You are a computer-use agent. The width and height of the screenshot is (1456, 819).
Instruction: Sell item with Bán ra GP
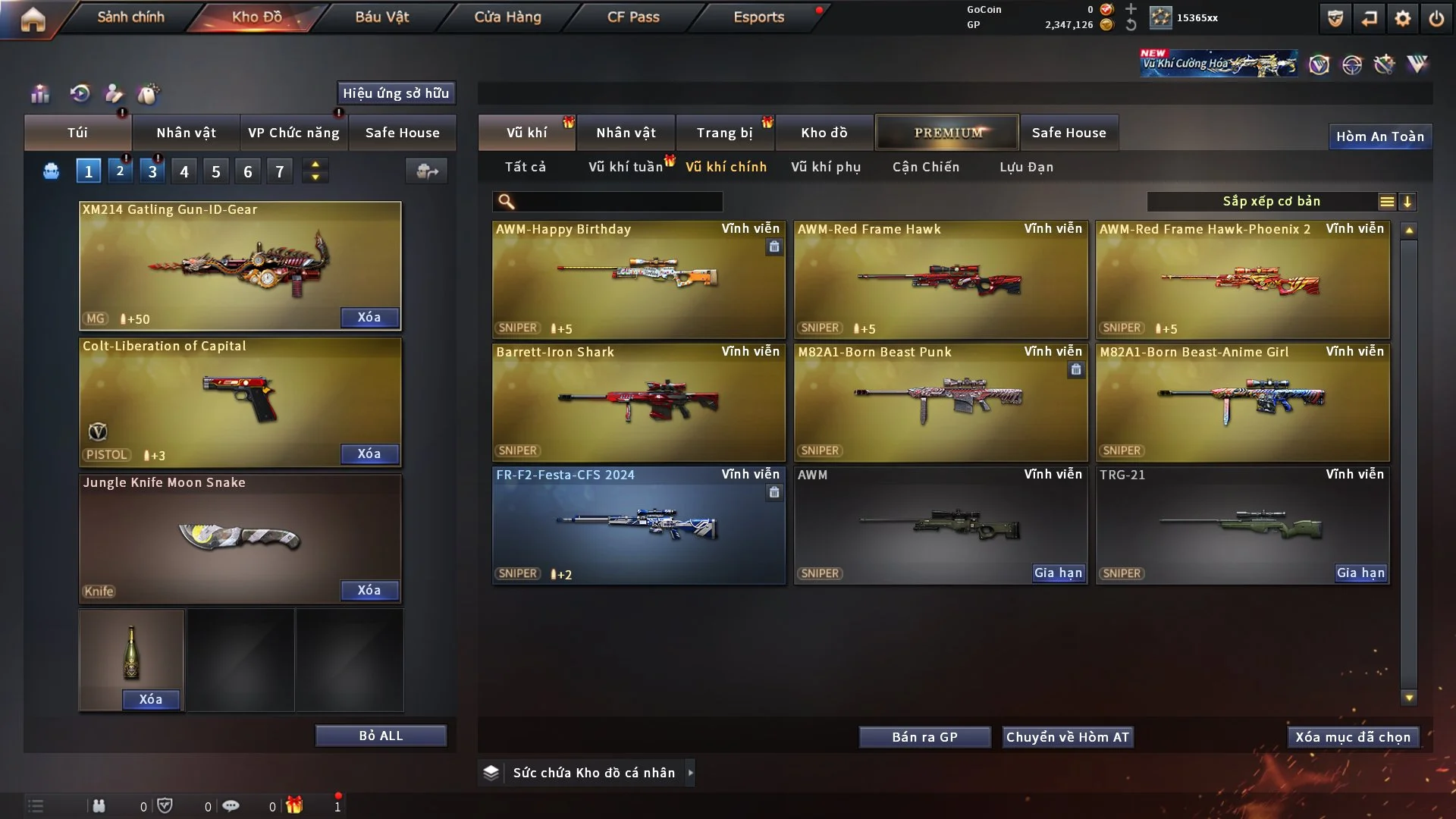point(924,737)
